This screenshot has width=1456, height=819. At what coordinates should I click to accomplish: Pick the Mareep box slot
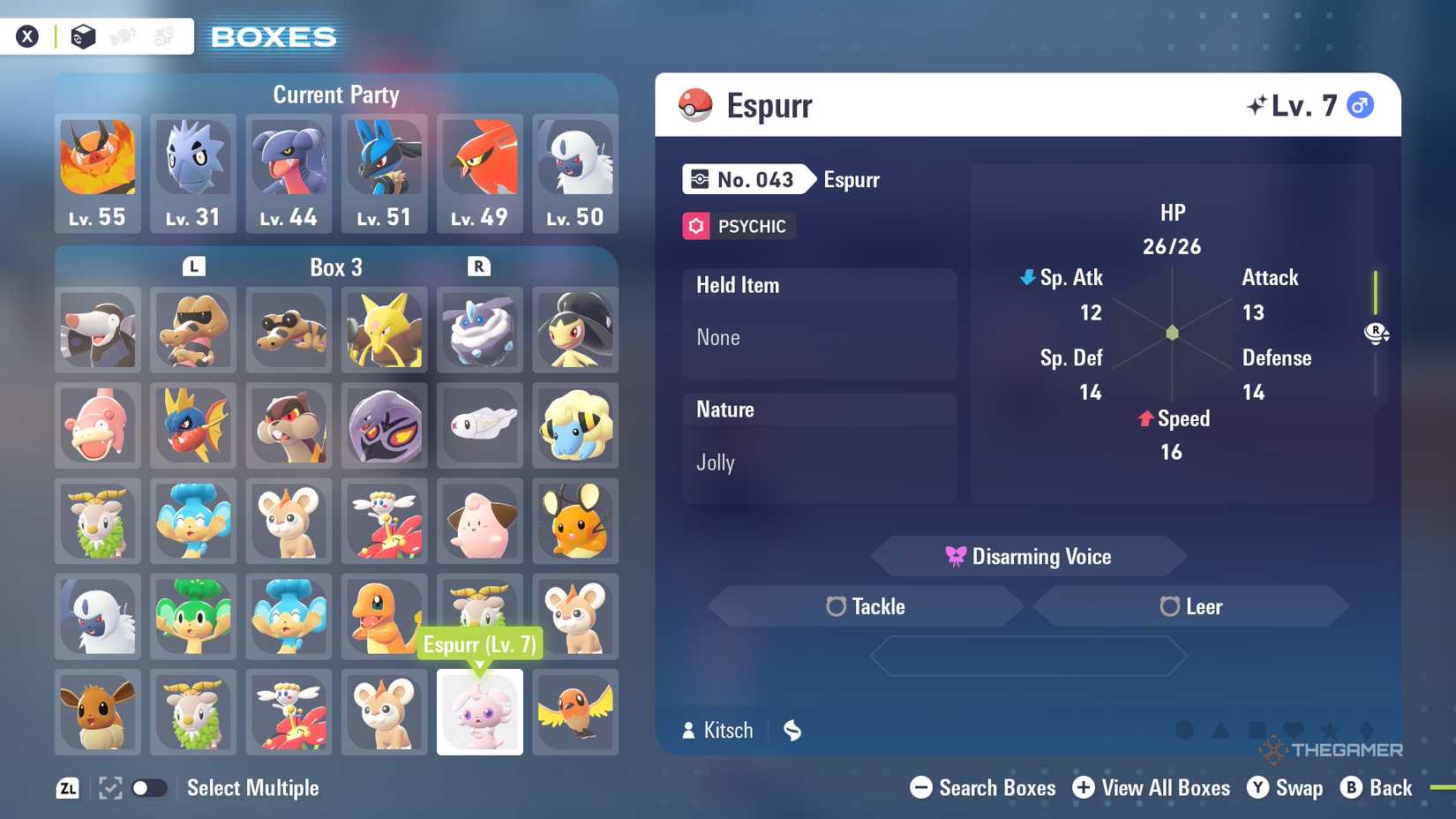pyautogui.click(x=575, y=425)
